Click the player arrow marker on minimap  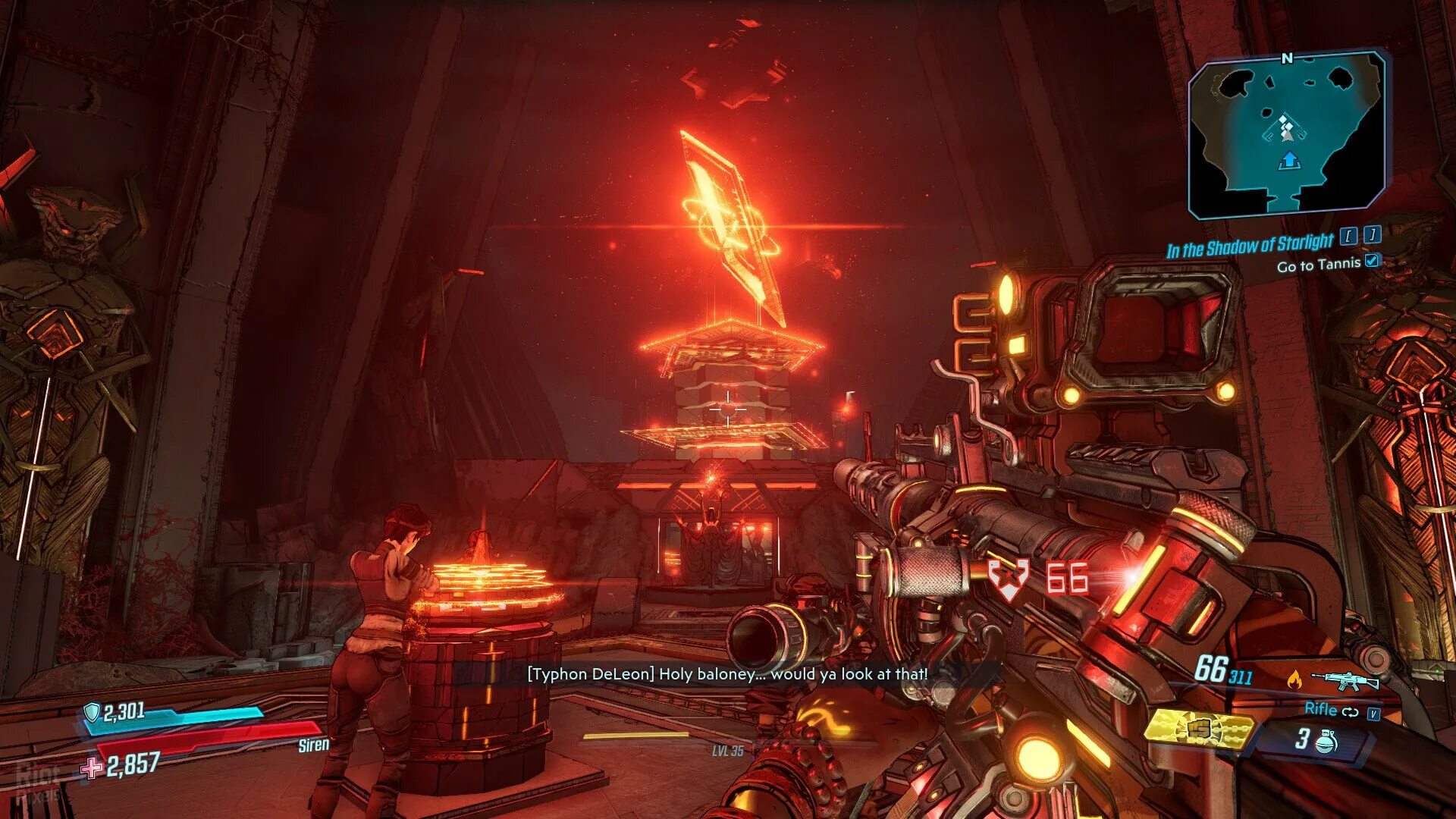pyautogui.click(x=1289, y=161)
